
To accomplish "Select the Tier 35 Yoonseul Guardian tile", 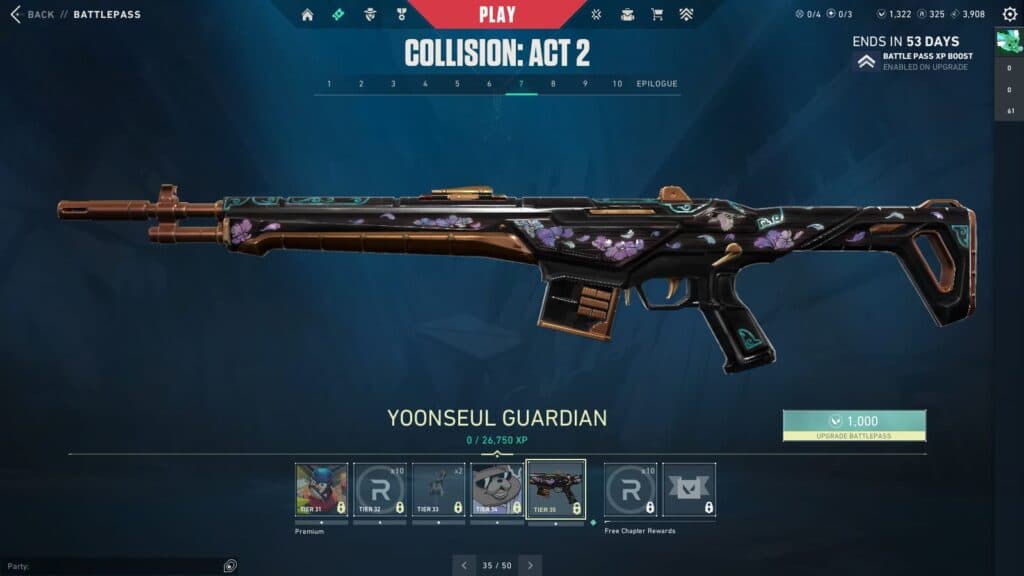I will point(555,489).
